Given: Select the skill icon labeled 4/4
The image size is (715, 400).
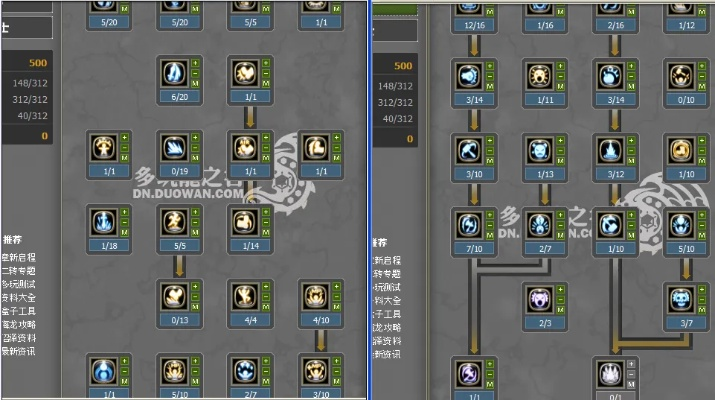Looking at the screenshot, I should [x=245, y=296].
